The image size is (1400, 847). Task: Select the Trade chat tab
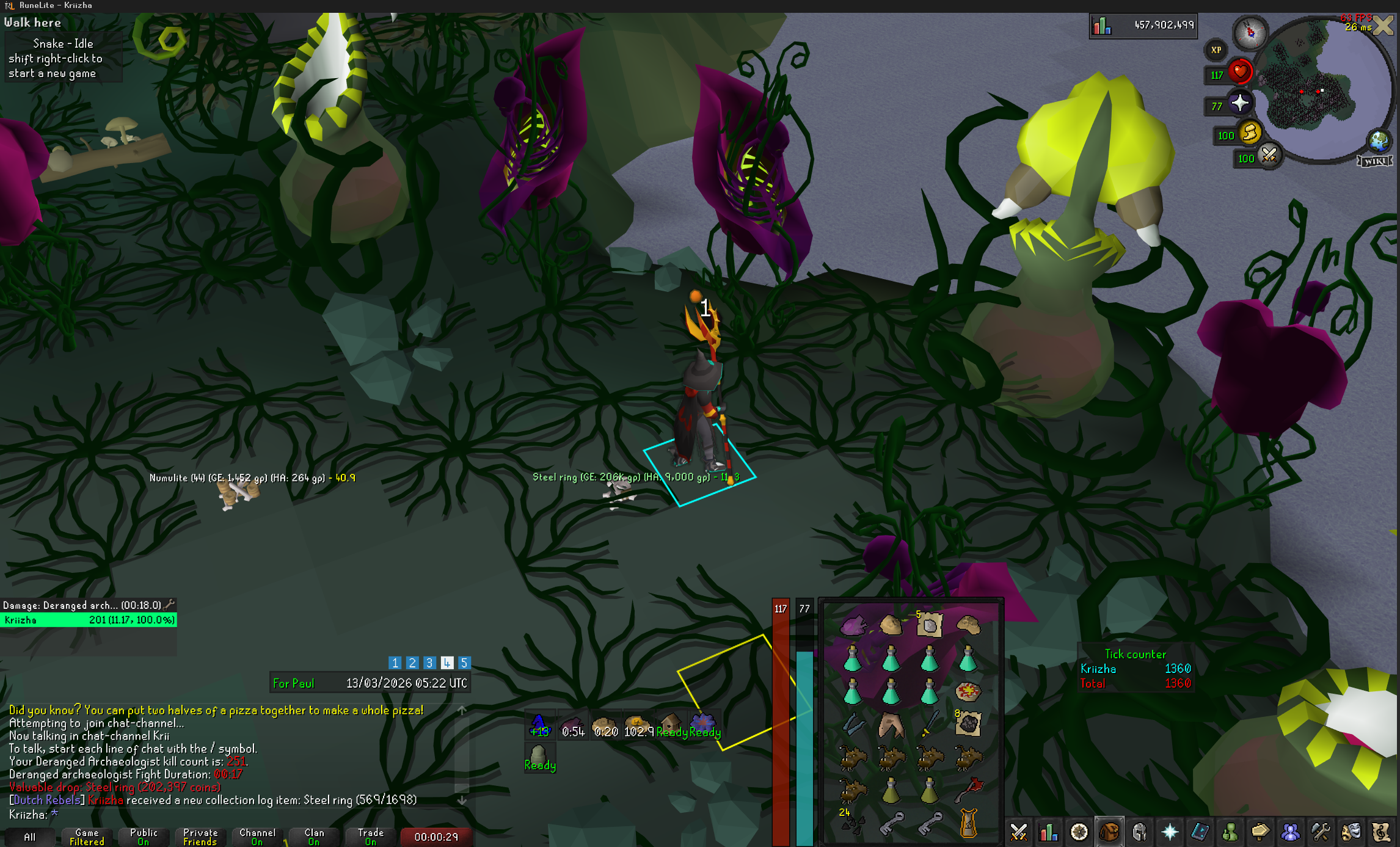tap(371, 837)
